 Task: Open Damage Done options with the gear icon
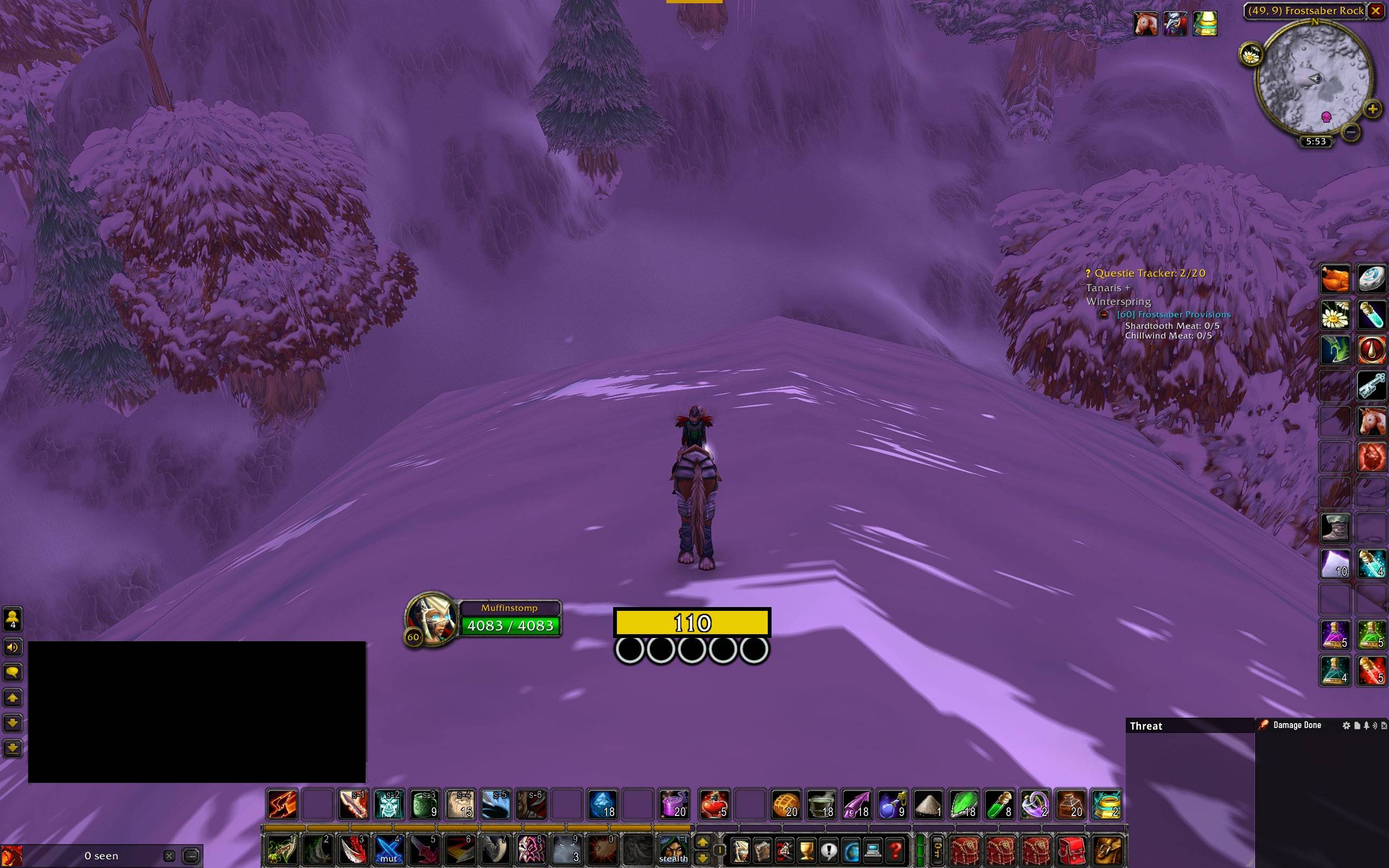click(x=1347, y=726)
